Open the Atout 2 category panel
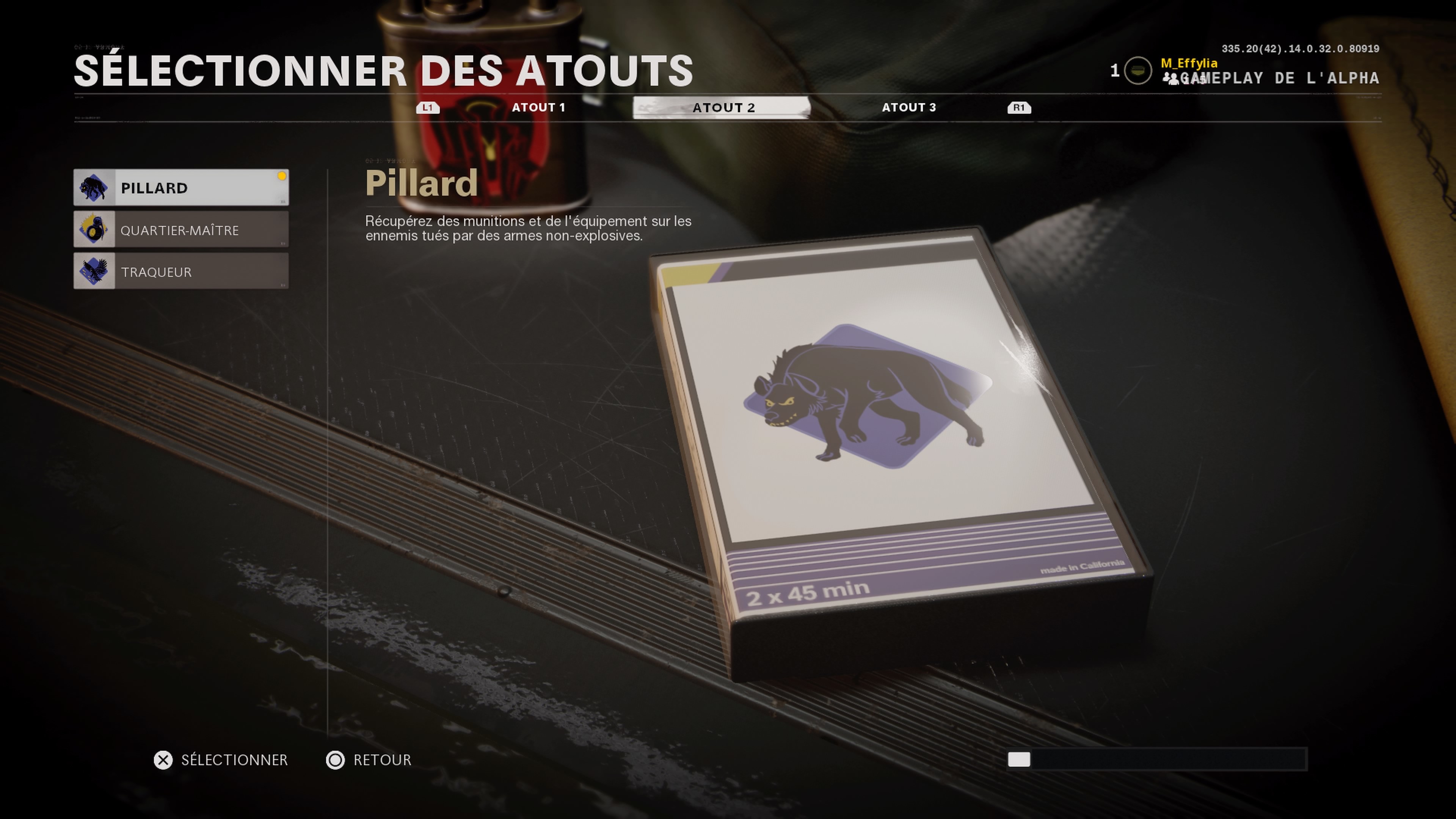 point(723,107)
